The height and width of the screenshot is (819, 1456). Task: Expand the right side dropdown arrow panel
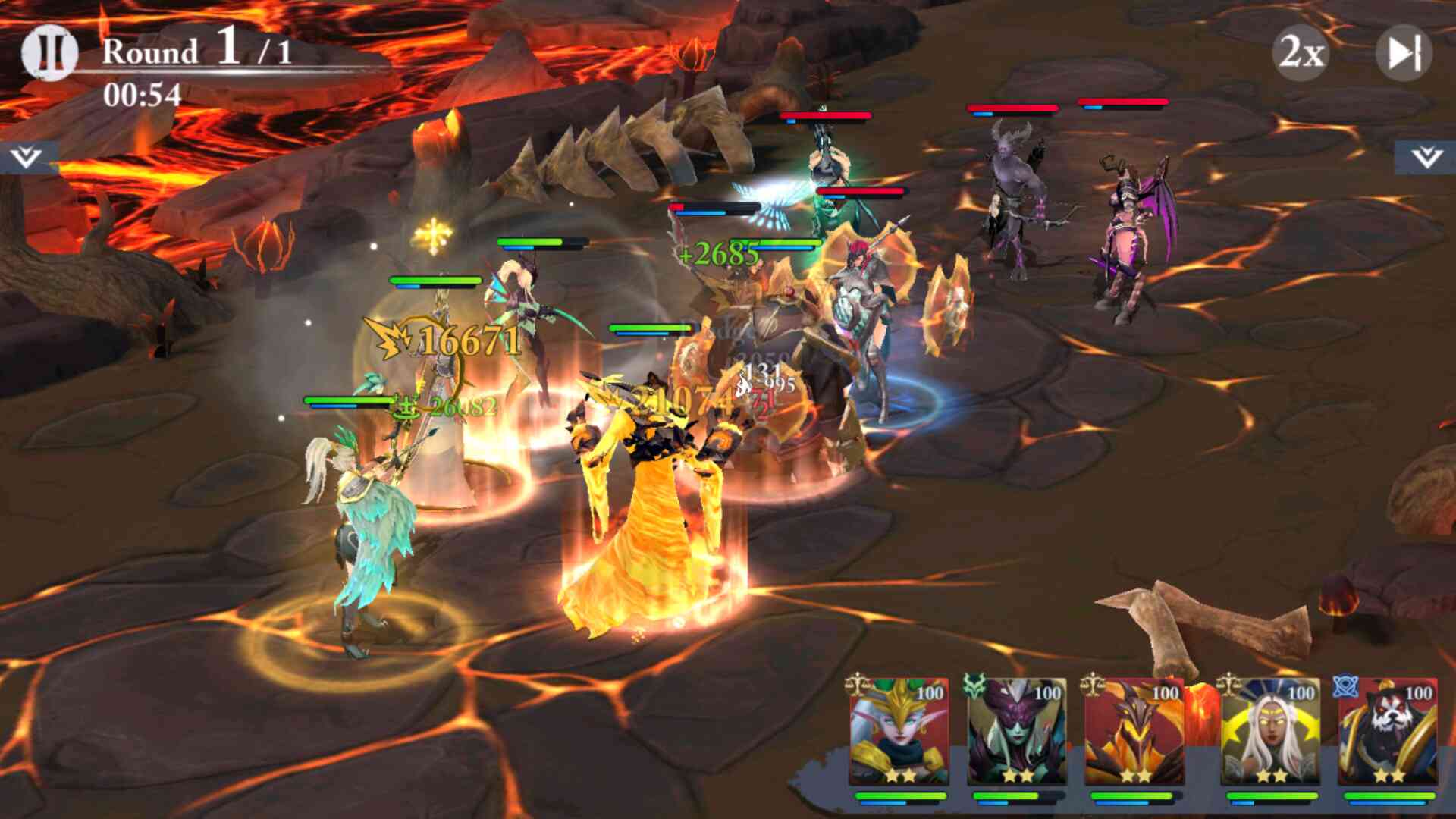point(1426,158)
